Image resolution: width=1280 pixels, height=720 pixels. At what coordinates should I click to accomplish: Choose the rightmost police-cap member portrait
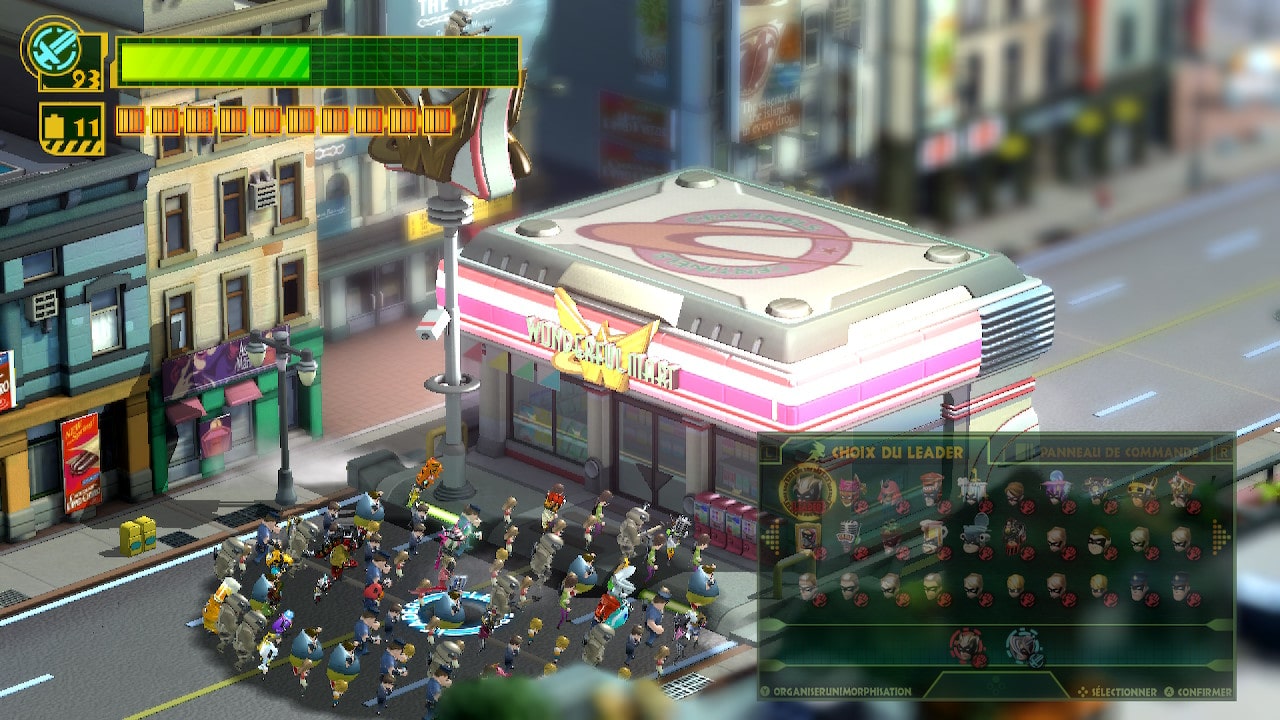(1182, 587)
